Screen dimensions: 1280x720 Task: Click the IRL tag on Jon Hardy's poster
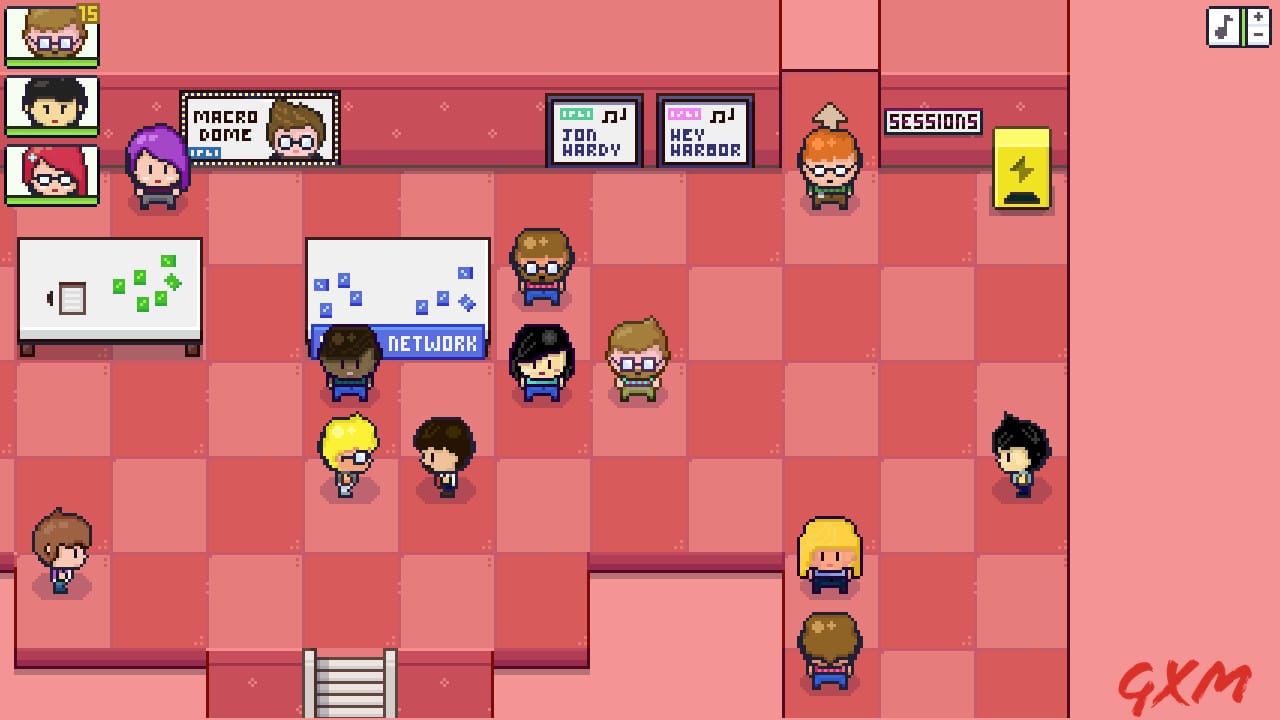pyautogui.click(x=576, y=113)
